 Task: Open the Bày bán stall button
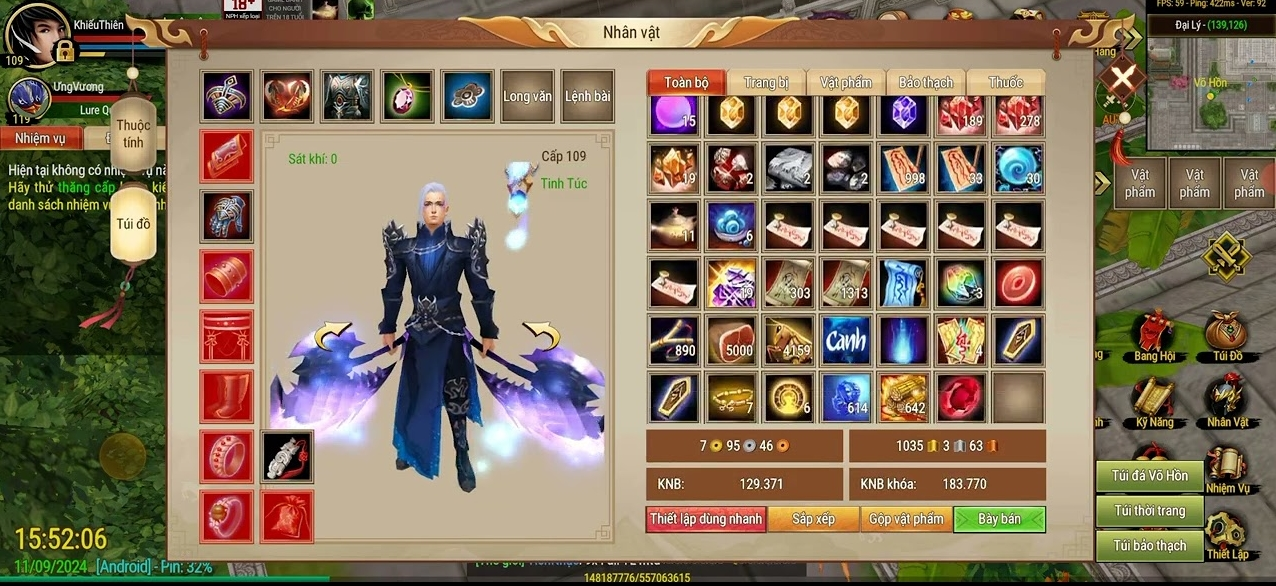[x=999, y=519]
